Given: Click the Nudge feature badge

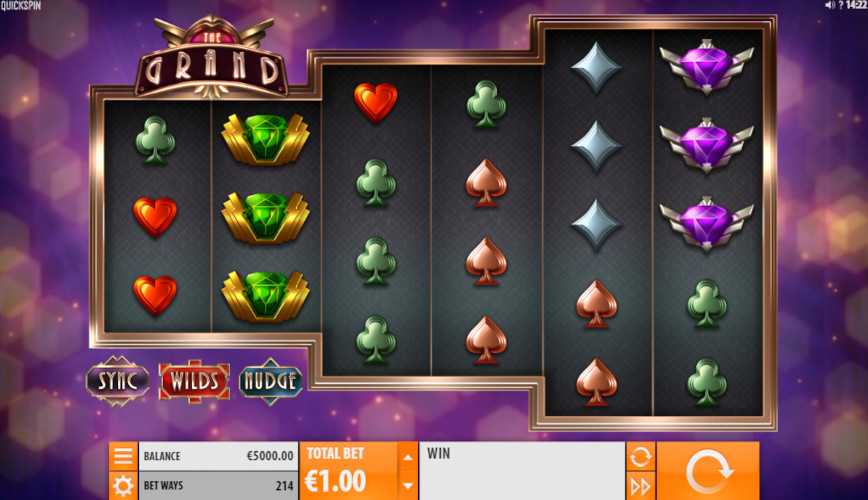Looking at the screenshot, I should tap(271, 380).
